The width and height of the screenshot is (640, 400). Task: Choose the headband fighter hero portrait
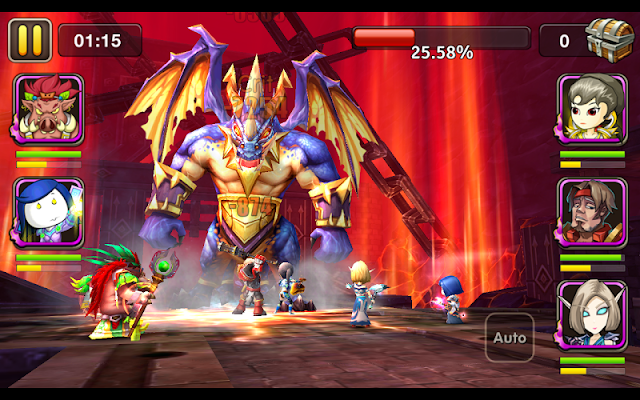[592, 212]
